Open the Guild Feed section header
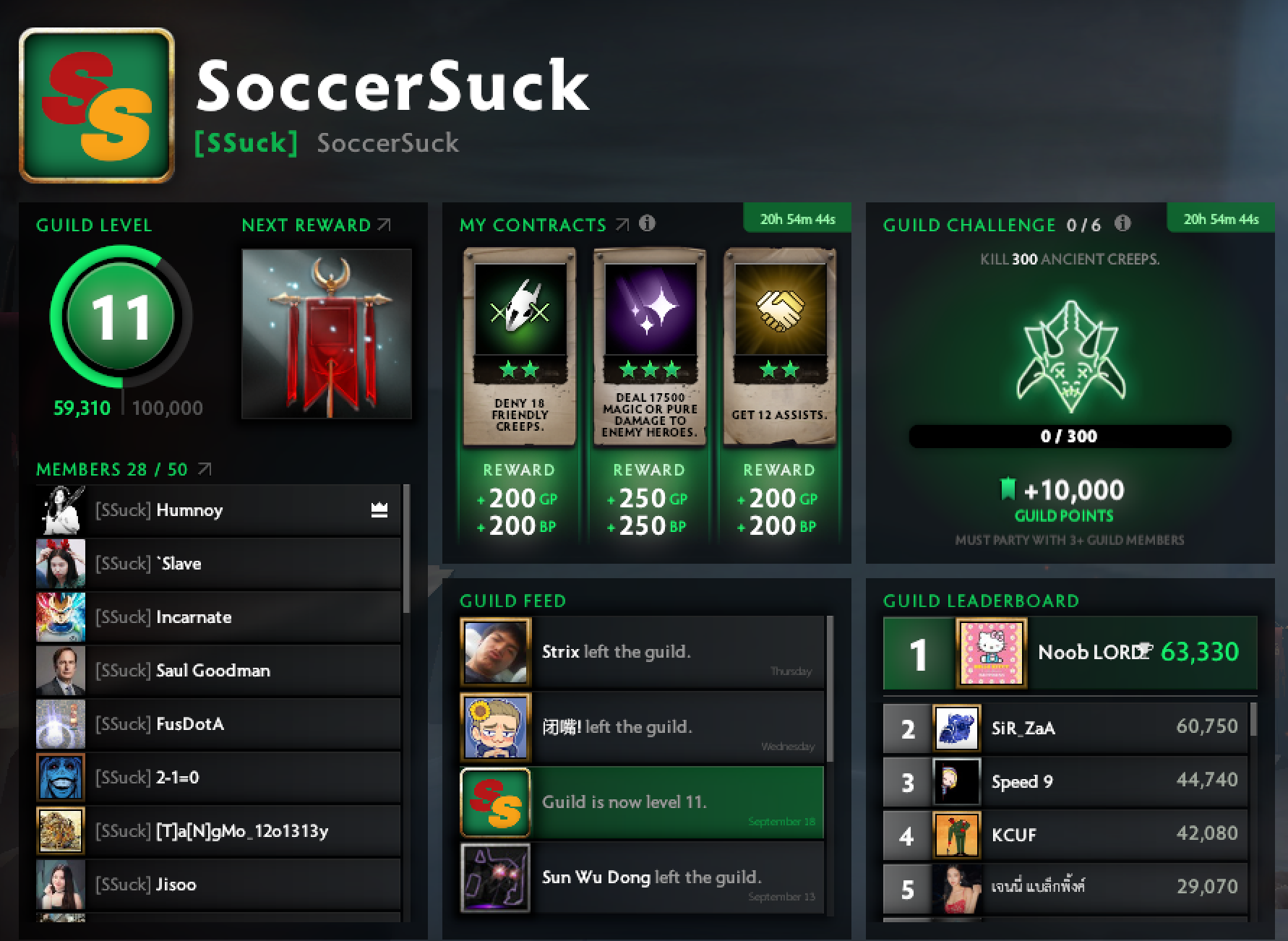Image resolution: width=1288 pixels, height=941 pixels. click(x=513, y=601)
